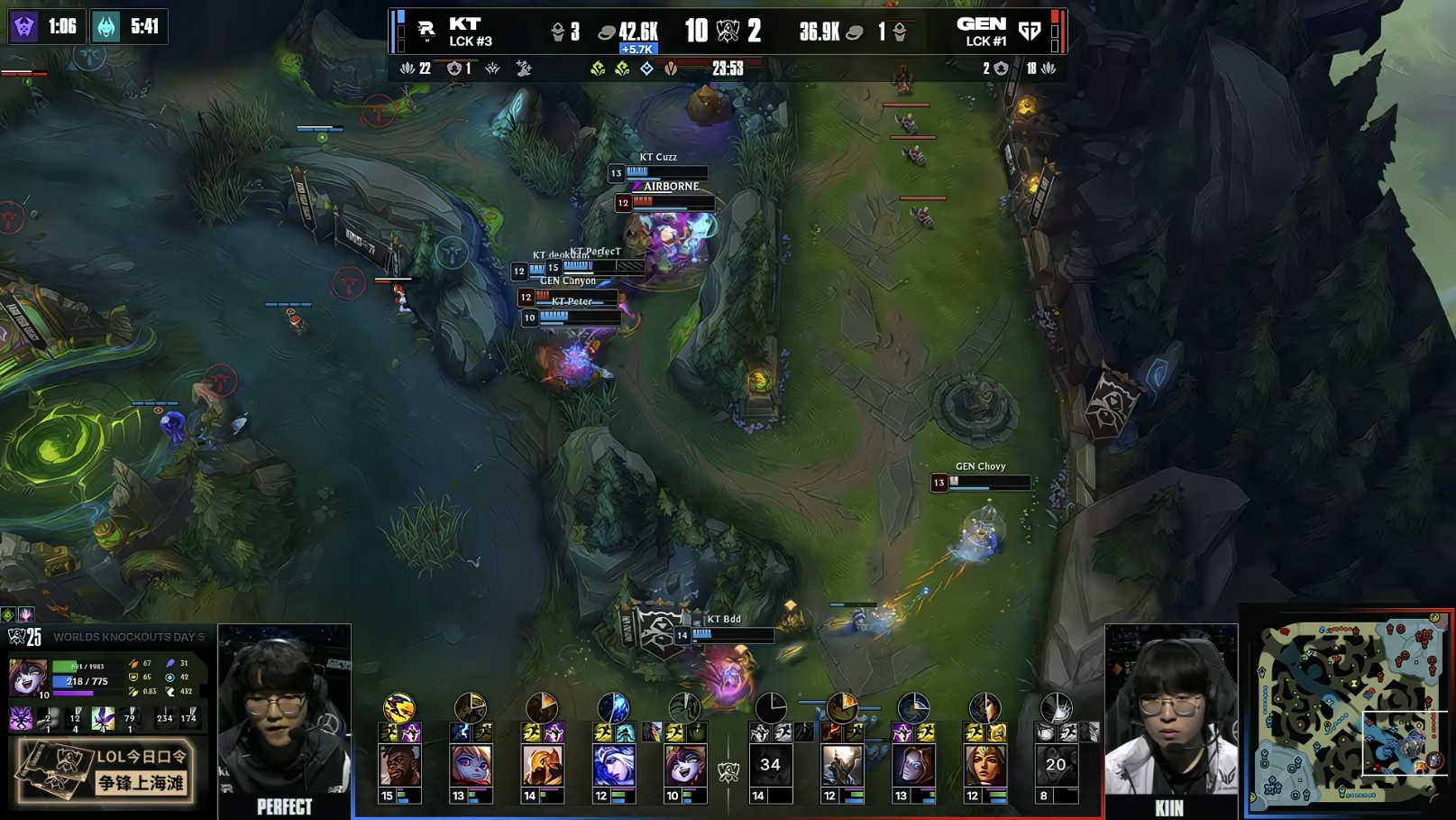This screenshot has height=820, width=1456.
Task: Select the golden-helmet Azir portrait
Action: (x=542, y=765)
